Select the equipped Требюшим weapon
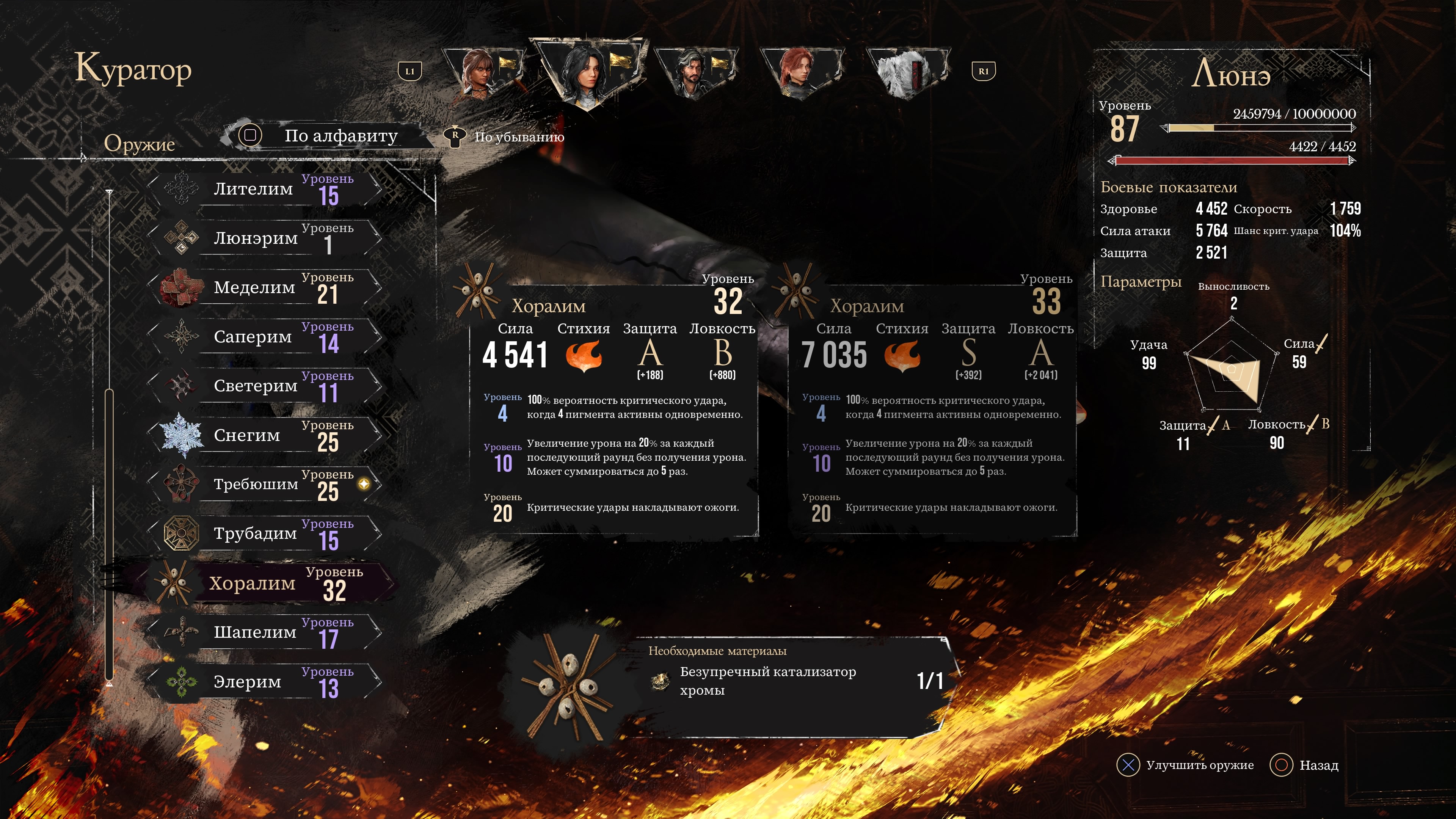 click(266, 485)
